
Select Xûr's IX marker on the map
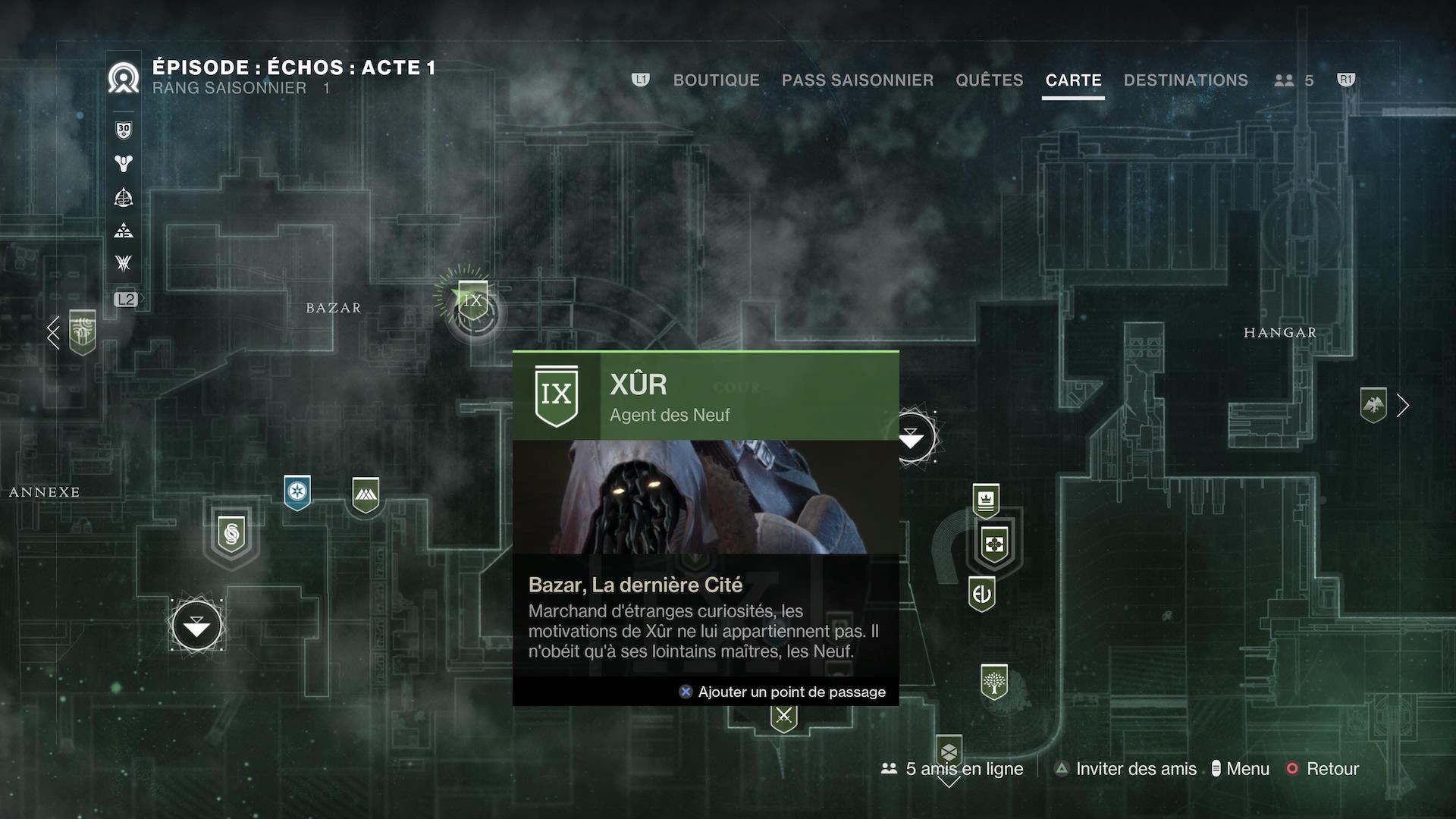coord(472,302)
